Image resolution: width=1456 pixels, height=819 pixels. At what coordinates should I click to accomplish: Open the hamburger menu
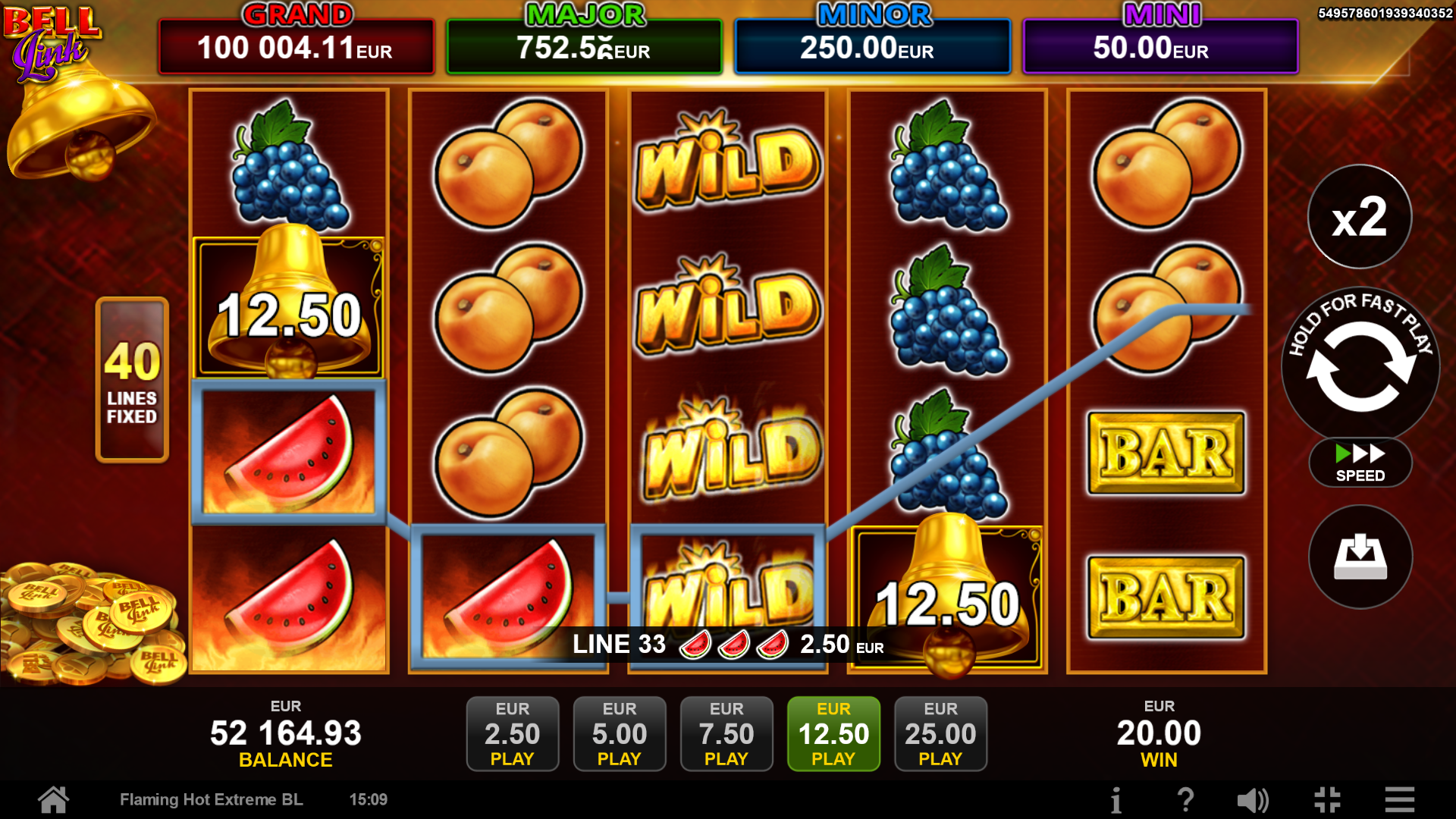coord(1399,800)
